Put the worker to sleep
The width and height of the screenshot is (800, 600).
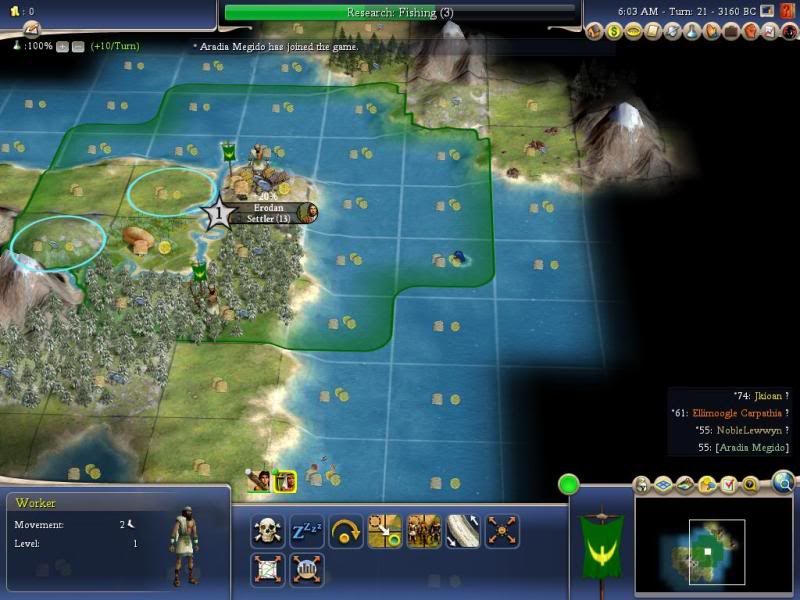coord(307,530)
